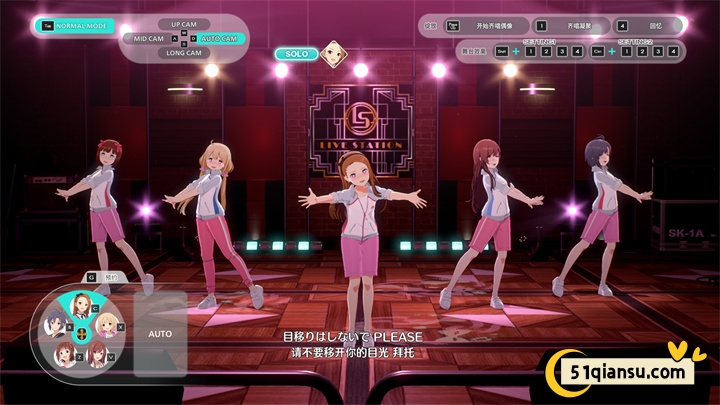Click the AUTO panel beside idol wheel
The width and height of the screenshot is (720, 405).
pos(160,333)
